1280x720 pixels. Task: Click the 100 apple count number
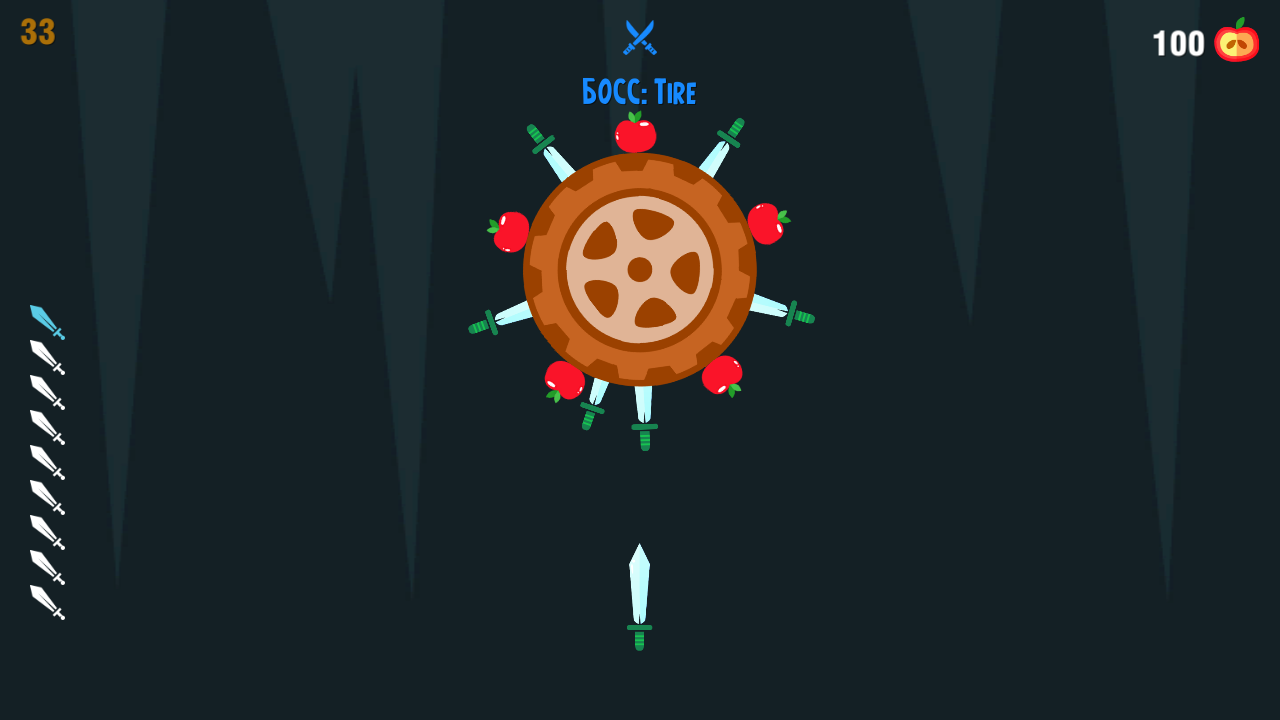click(1177, 43)
